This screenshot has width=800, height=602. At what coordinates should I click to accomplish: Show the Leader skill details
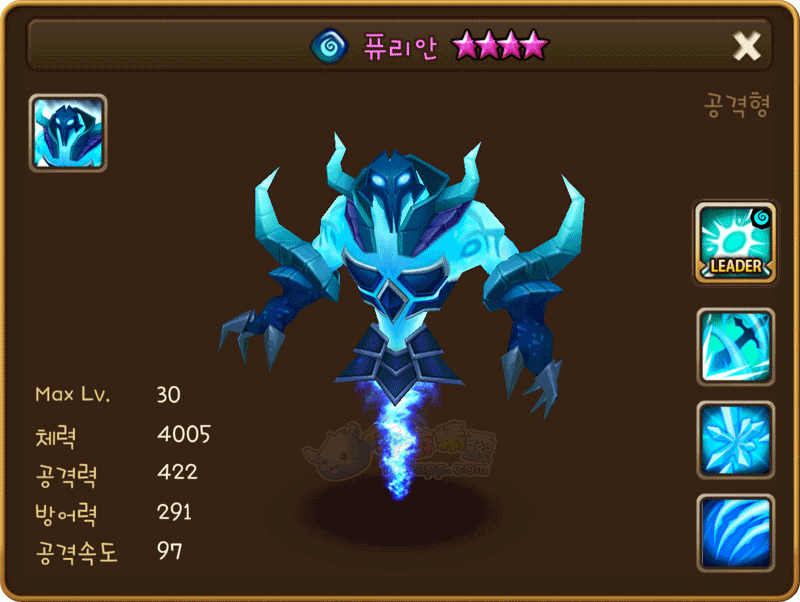click(736, 241)
